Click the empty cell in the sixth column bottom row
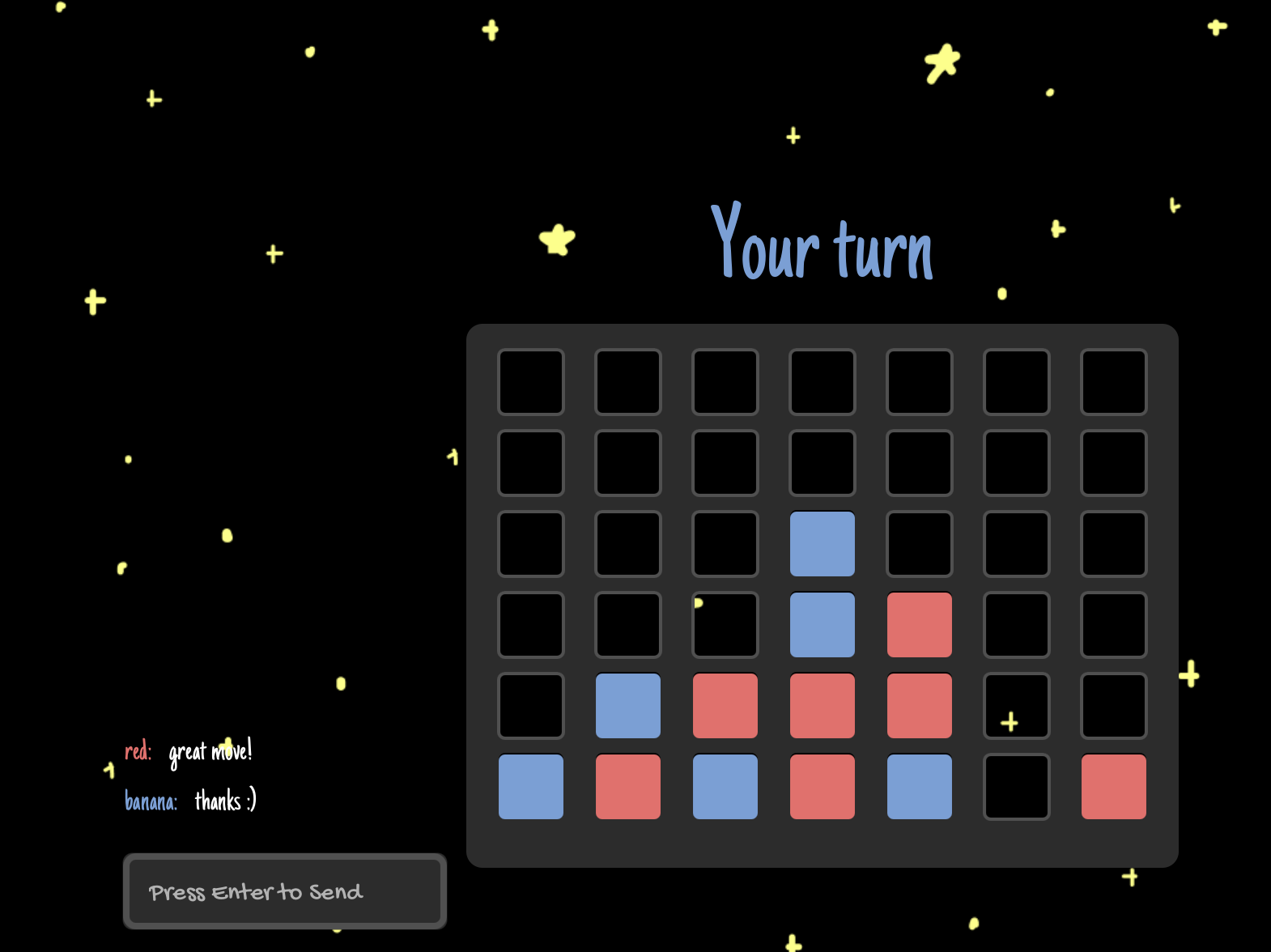 [1016, 787]
